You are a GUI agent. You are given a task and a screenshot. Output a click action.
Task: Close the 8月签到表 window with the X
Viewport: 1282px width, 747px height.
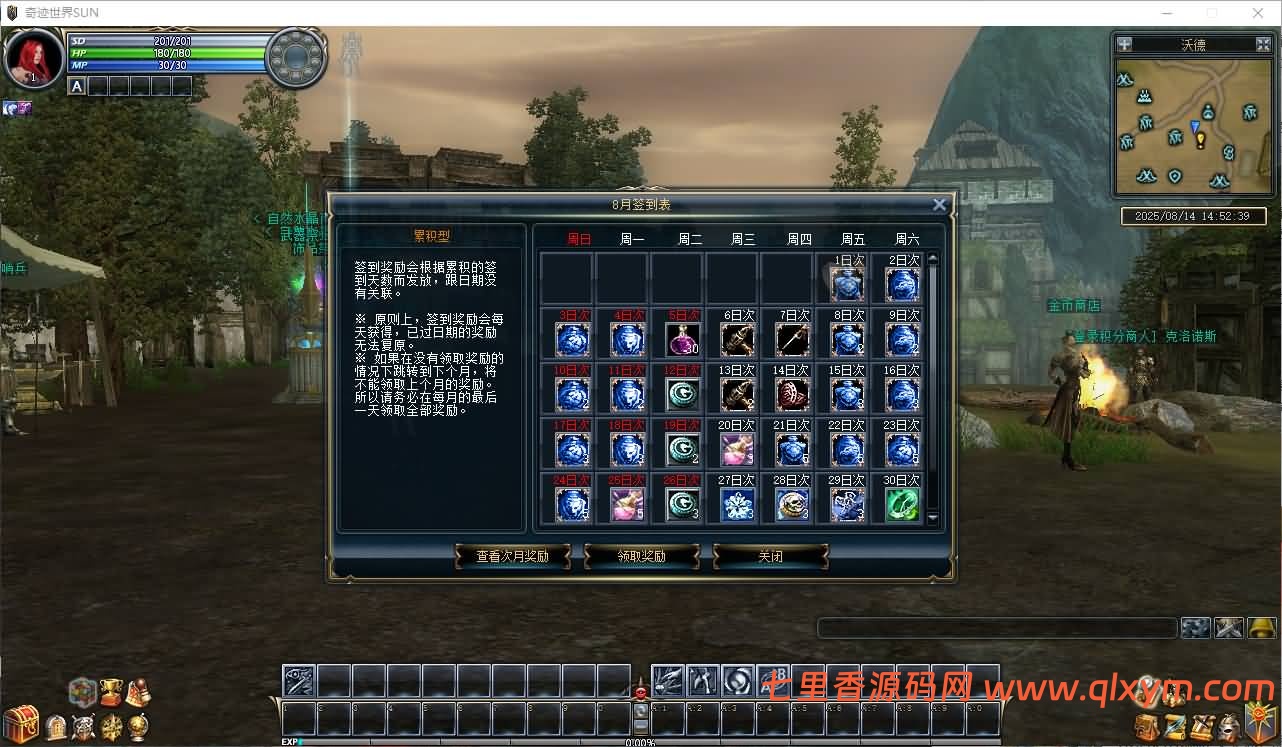(x=939, y=205)
